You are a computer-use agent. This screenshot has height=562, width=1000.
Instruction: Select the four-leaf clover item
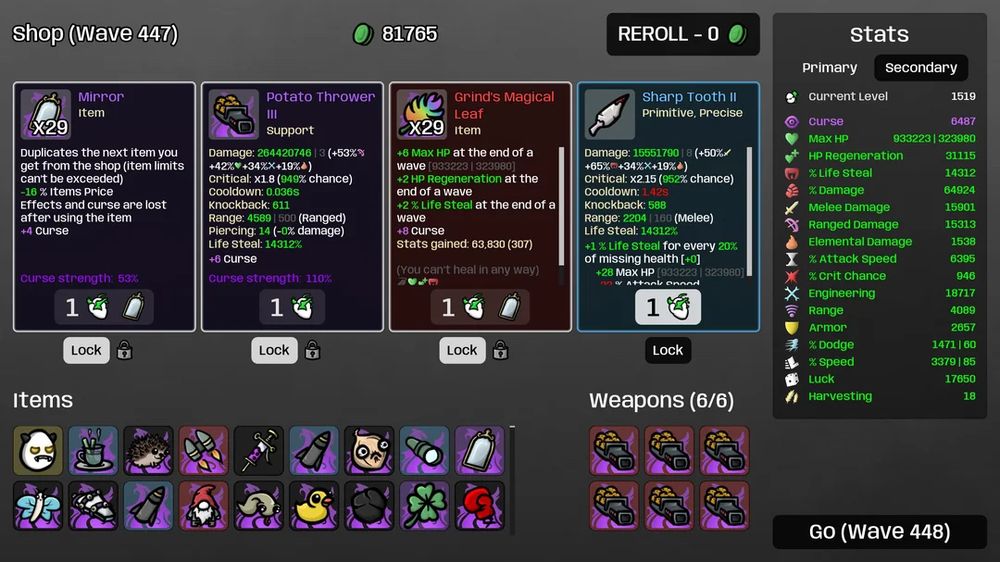click(425, 506)
